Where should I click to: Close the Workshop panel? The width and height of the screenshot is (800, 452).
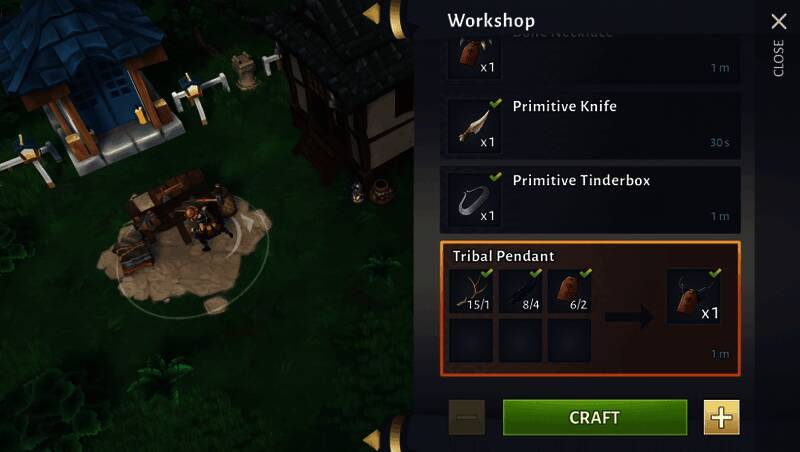tap(778, 22)
